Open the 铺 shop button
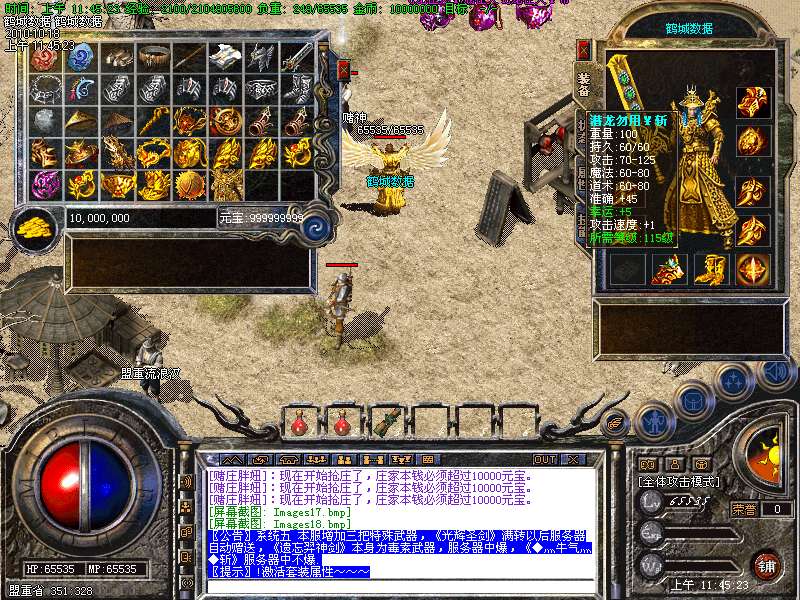Image resolution: width=800 pixels, height=600 pixels. (767, 564)
